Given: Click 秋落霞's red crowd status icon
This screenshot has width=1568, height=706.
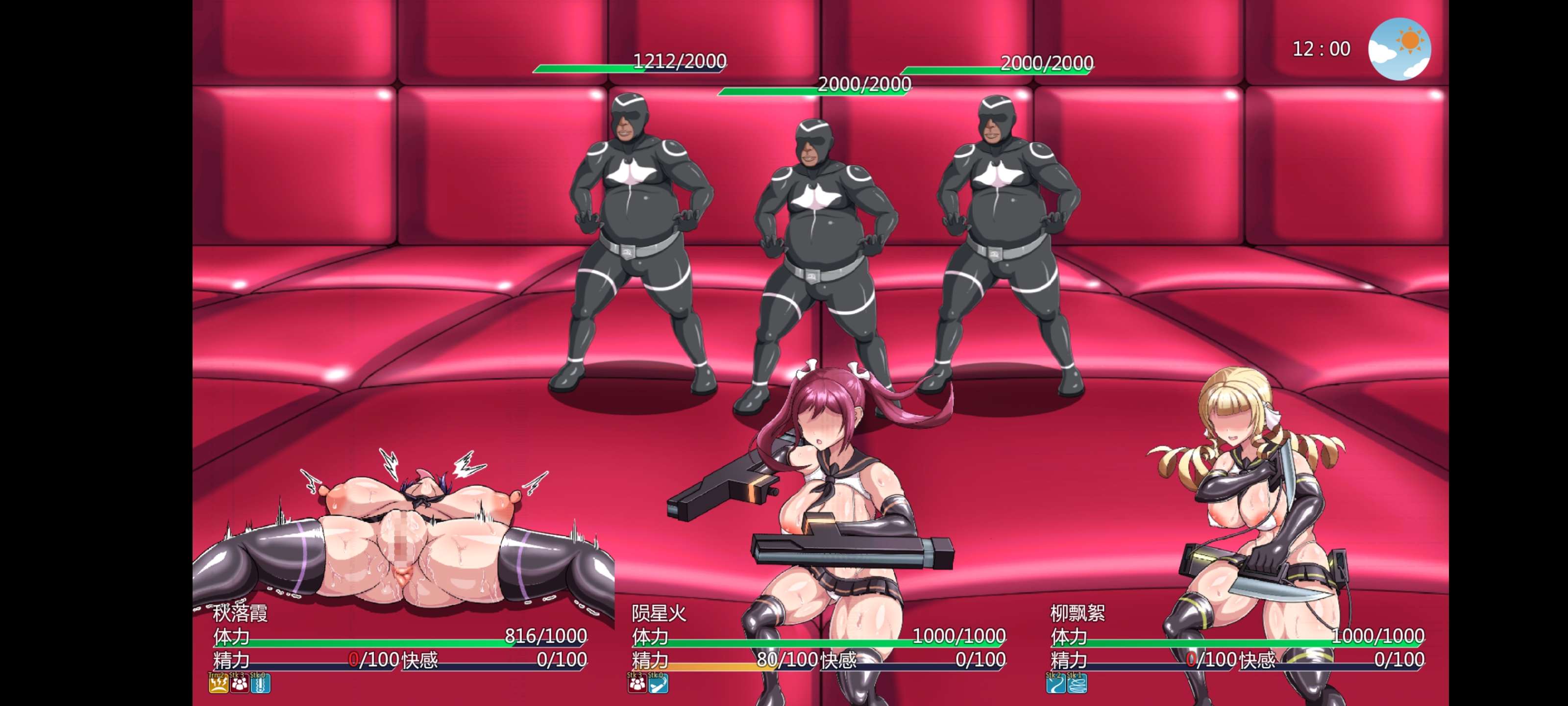Looking at the screenshot, I should tap(239, 684).
